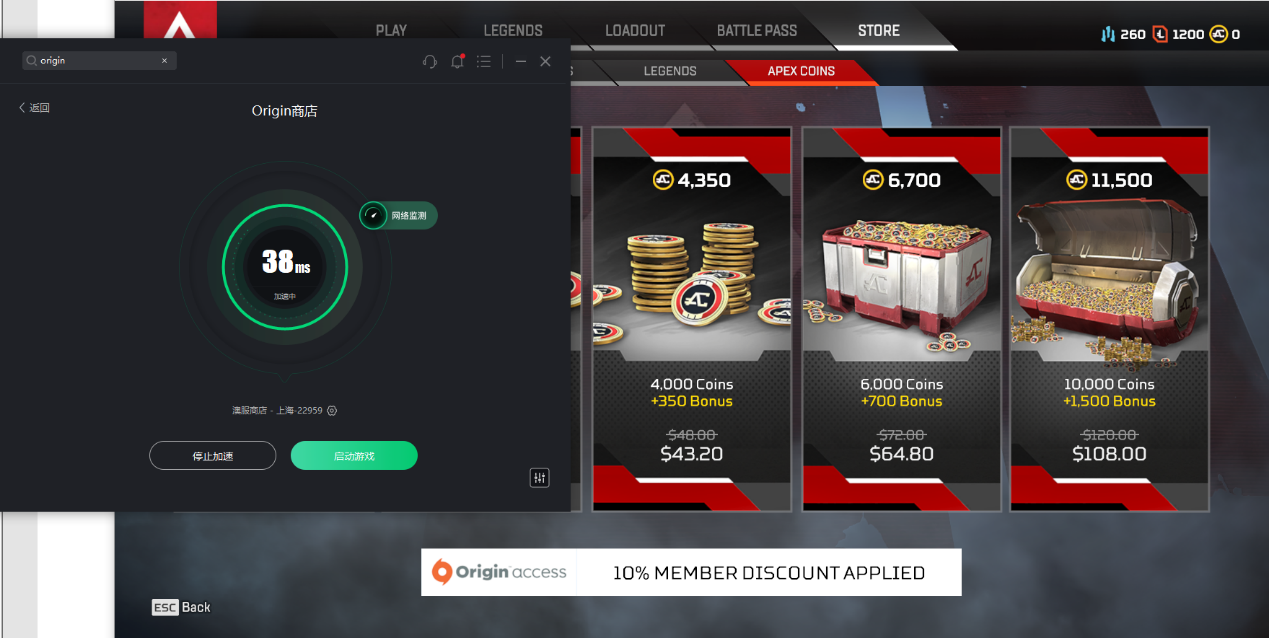Click the ESC Back button
Screen dimensions: 1269x638
pyautogui.click(x=182, y=607)
